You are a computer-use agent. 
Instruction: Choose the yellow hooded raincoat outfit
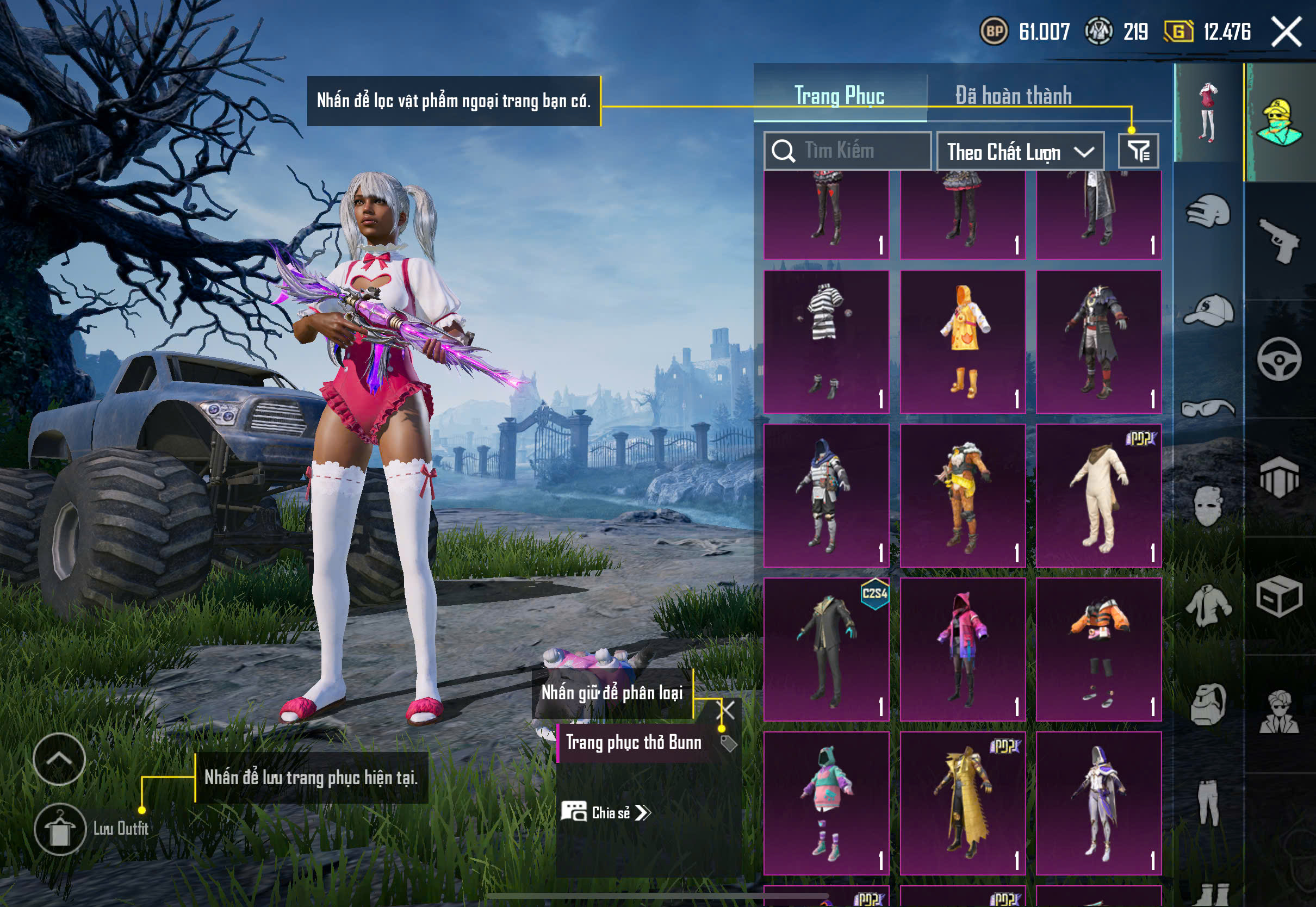(963, 341)
